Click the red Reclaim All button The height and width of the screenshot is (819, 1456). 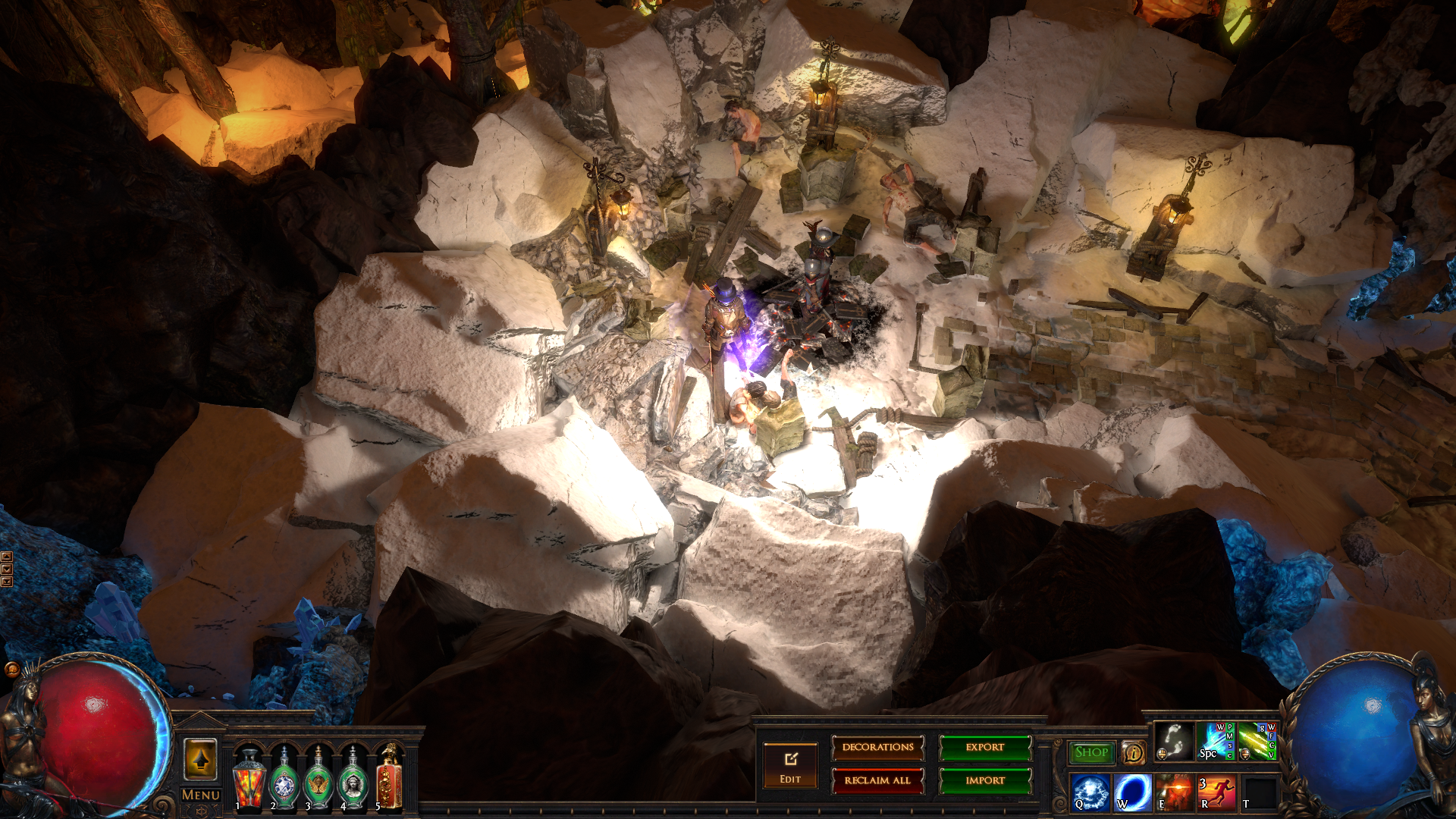(x=877, y=780)
